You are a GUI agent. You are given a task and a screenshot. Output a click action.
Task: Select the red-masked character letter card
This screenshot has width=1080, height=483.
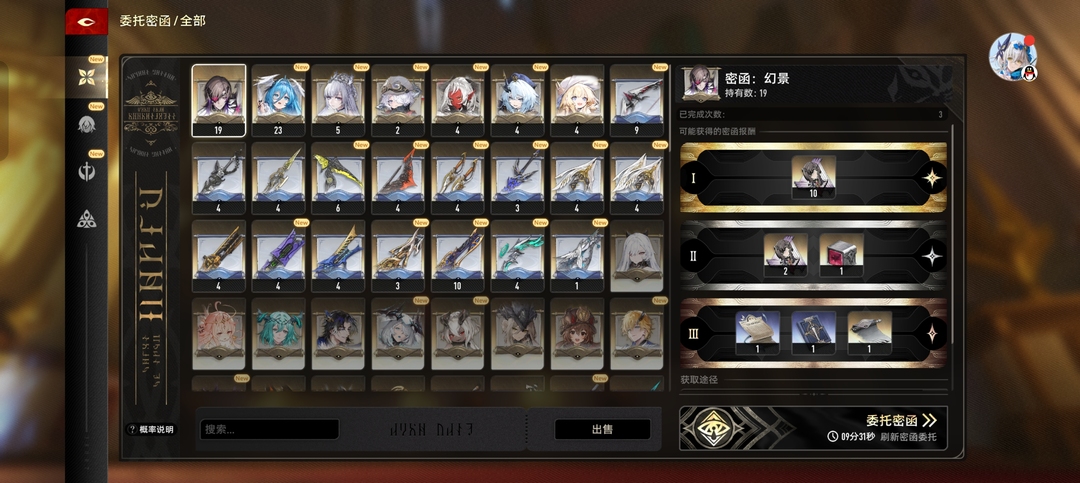pos(458,100)
